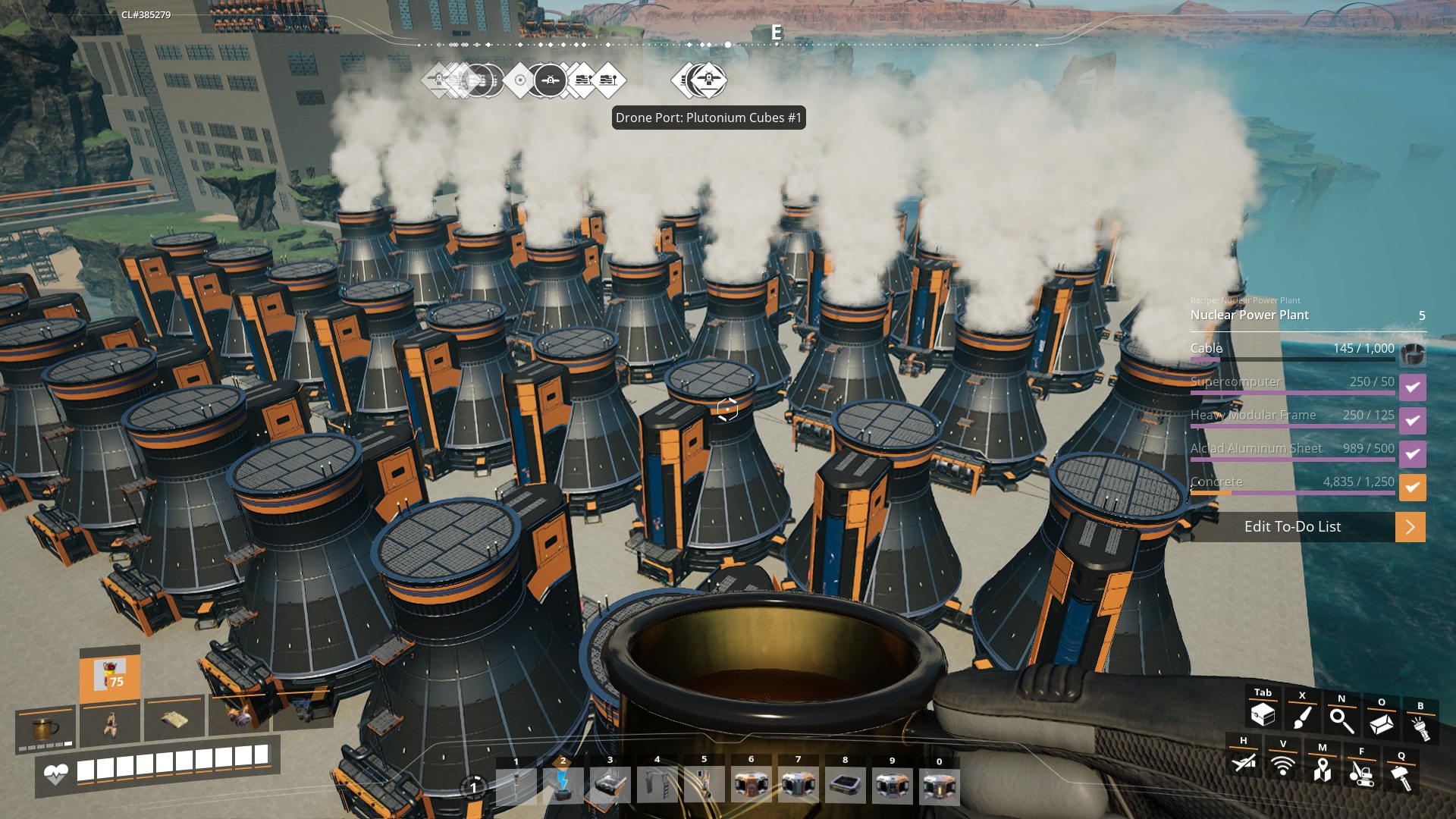Open the paintbrush customizer icon
The width and height of the screenshot is (1456, 819).
pyautogui.click(x=1302, y=717)
